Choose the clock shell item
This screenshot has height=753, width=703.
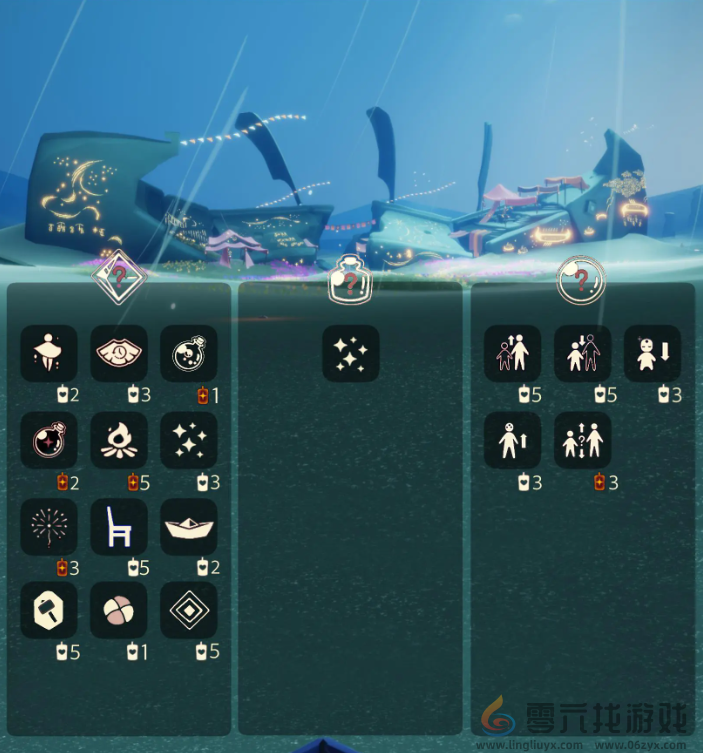click(119, 353)
